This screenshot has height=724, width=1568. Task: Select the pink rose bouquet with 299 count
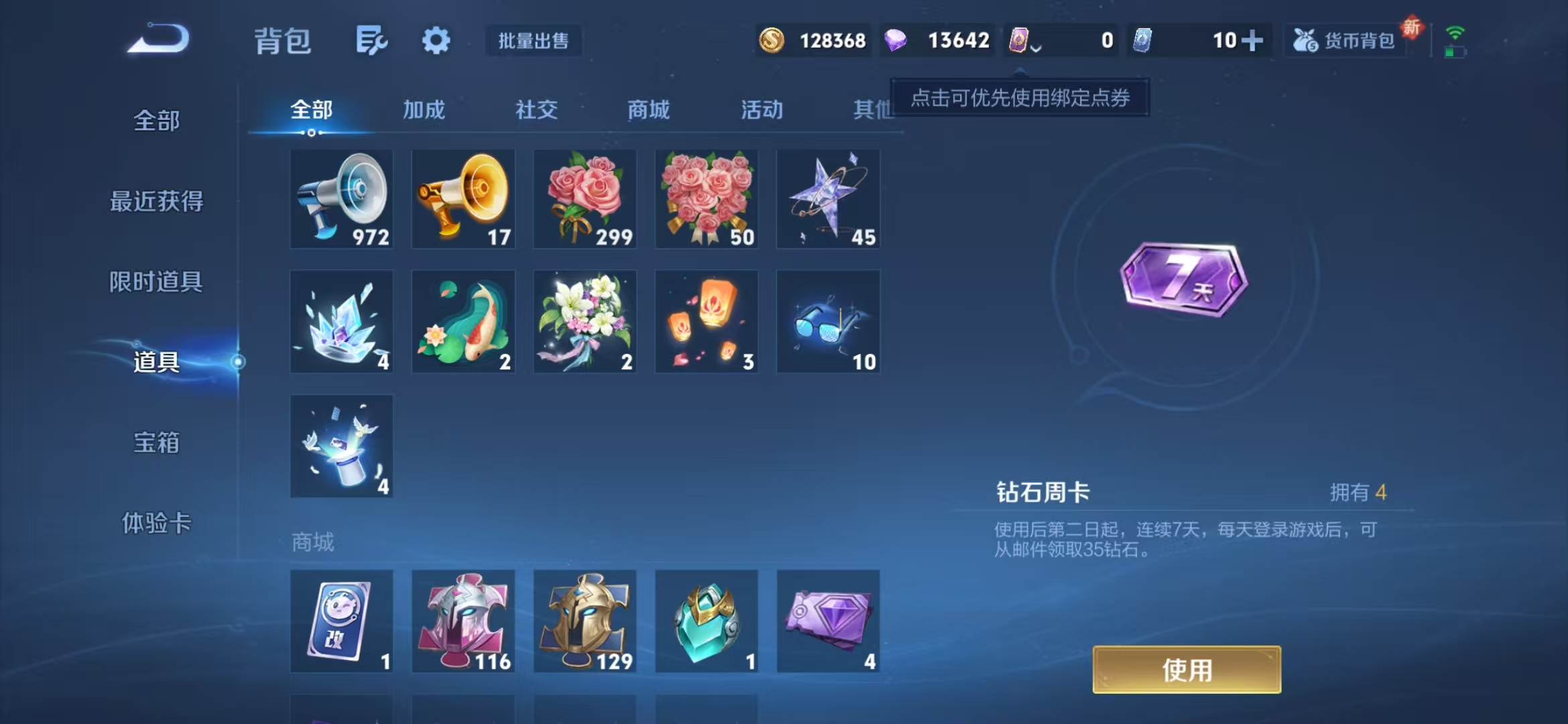coord(585,198)
